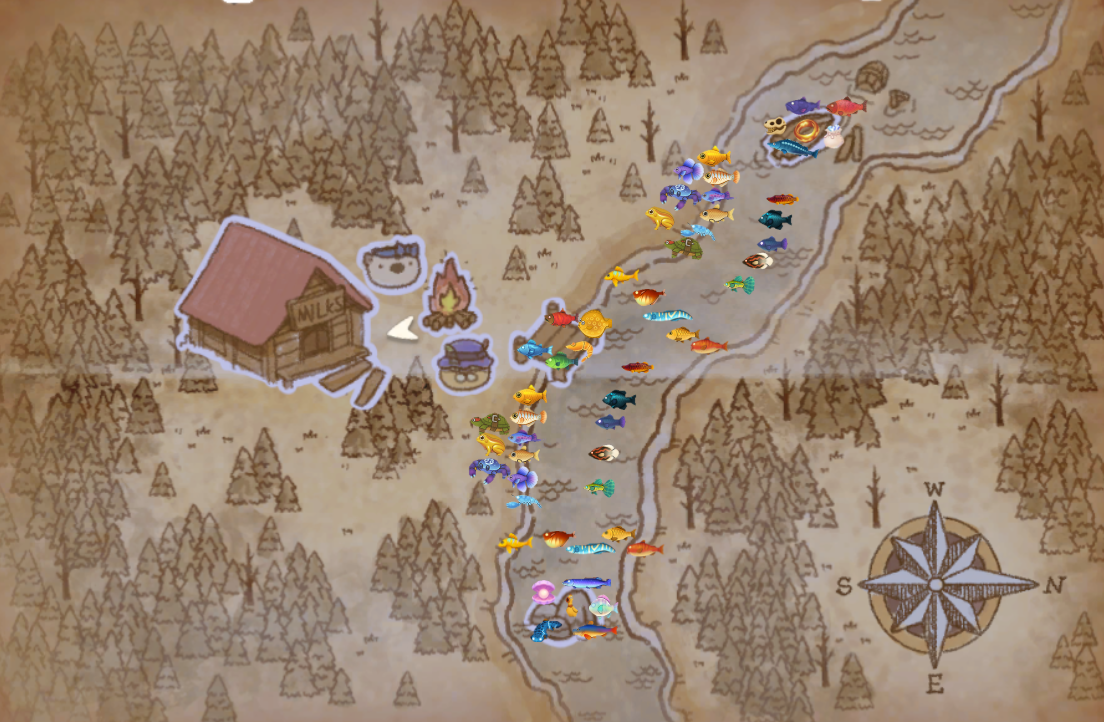Image resolution: width=1104 pixels, height=722 pixels.
Task: Select the outlined rock with the golden ring
Action: (x=805, y=135)
